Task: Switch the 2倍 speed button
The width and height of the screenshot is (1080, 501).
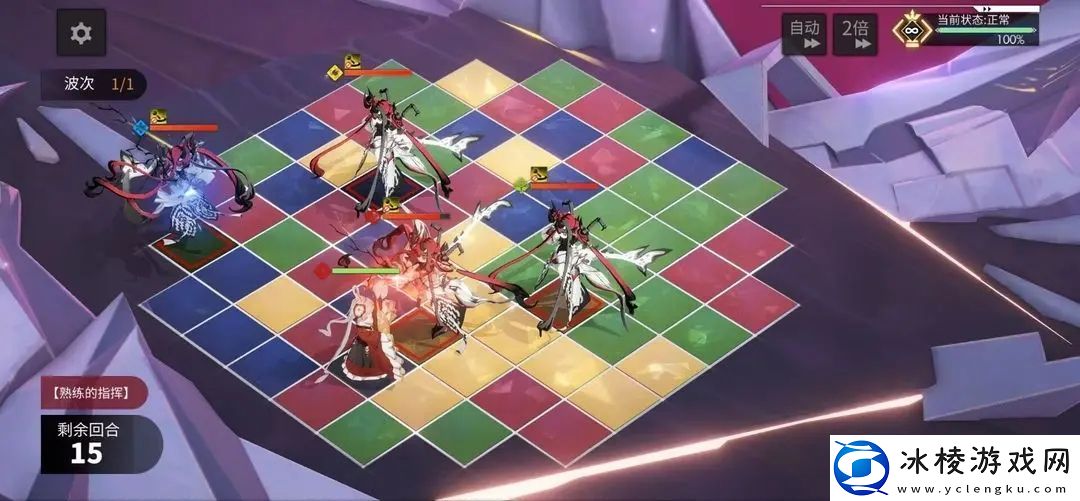Action: [855, 33]
